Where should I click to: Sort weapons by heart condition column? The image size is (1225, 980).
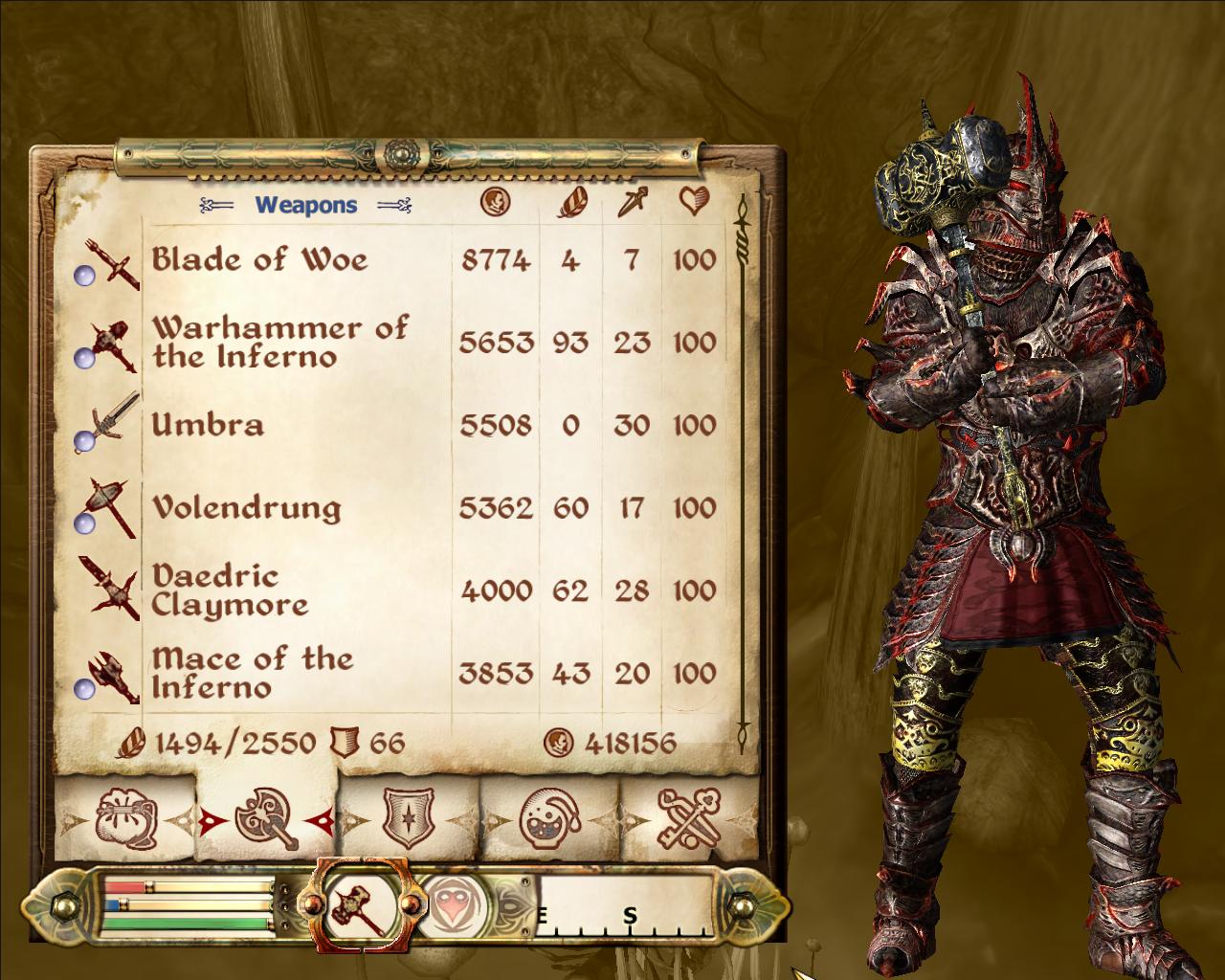tap(694, 203)
